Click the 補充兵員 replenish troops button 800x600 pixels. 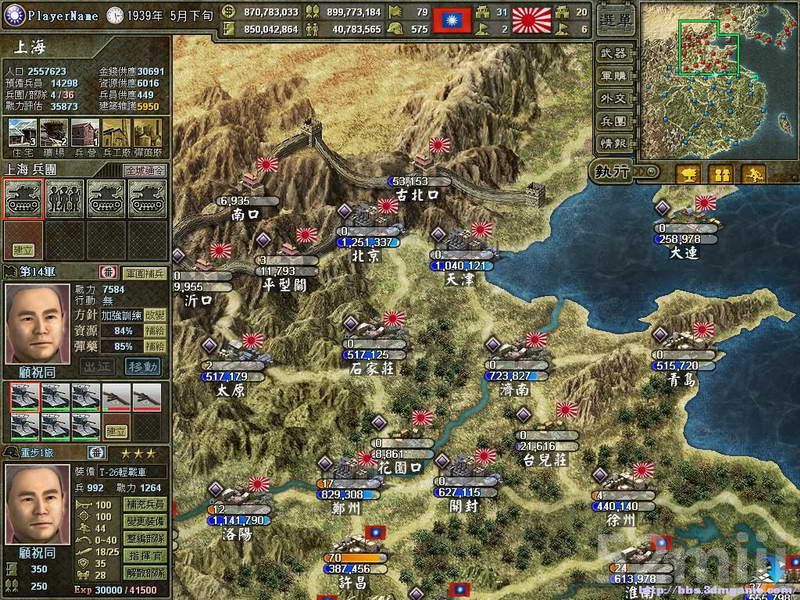144,504
